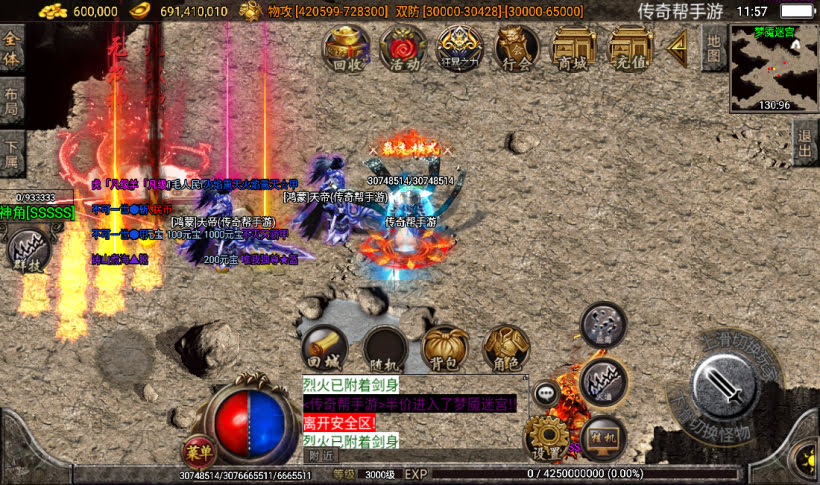Viewport: 820px width, 485px height.
Task: Switch to the 下属 subordinates tab
Action: click(x=11, y=153)
